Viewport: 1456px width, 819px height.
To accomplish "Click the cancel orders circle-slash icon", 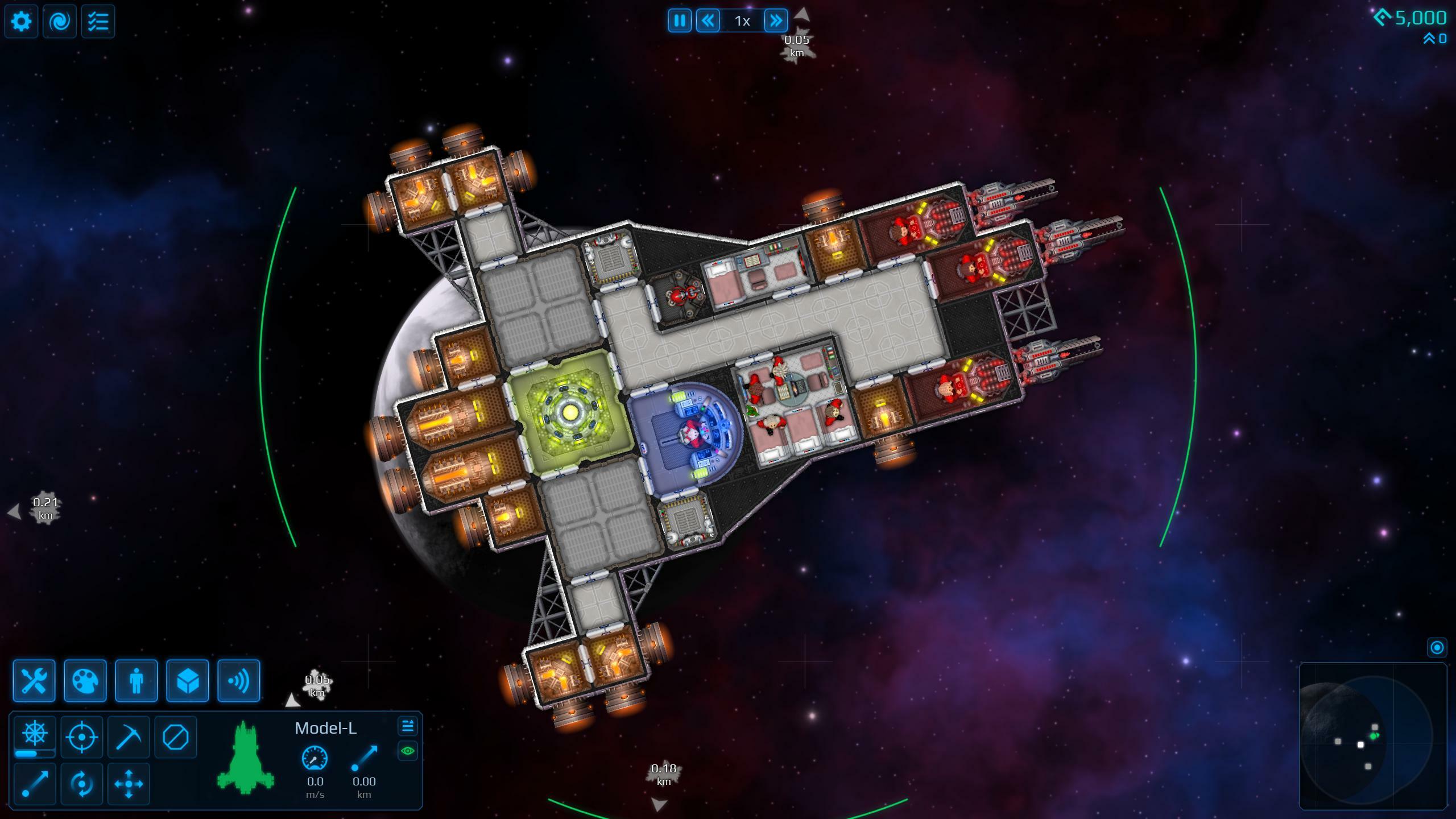I will (175, 737).
